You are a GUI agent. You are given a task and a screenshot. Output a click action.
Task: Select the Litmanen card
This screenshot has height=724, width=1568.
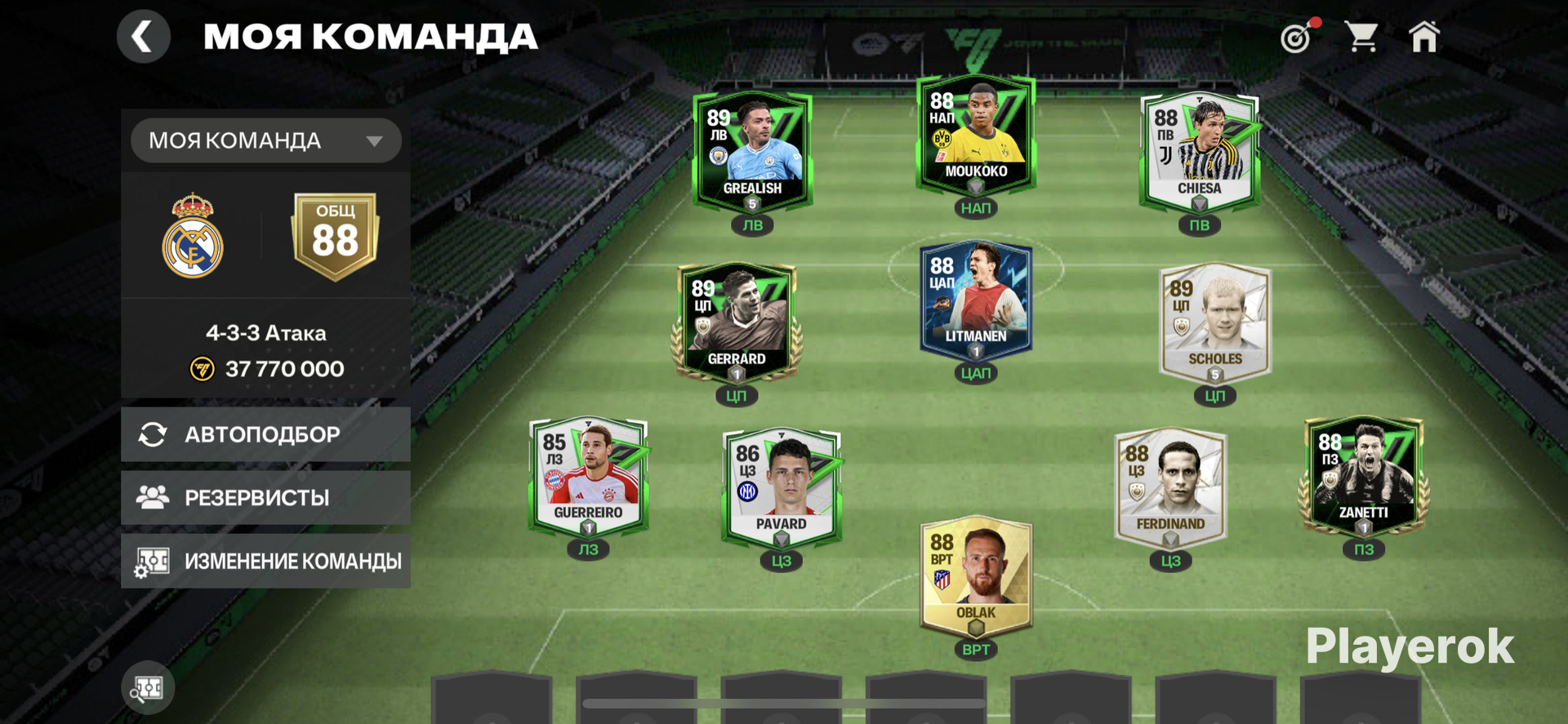click(x=976, y=300)
